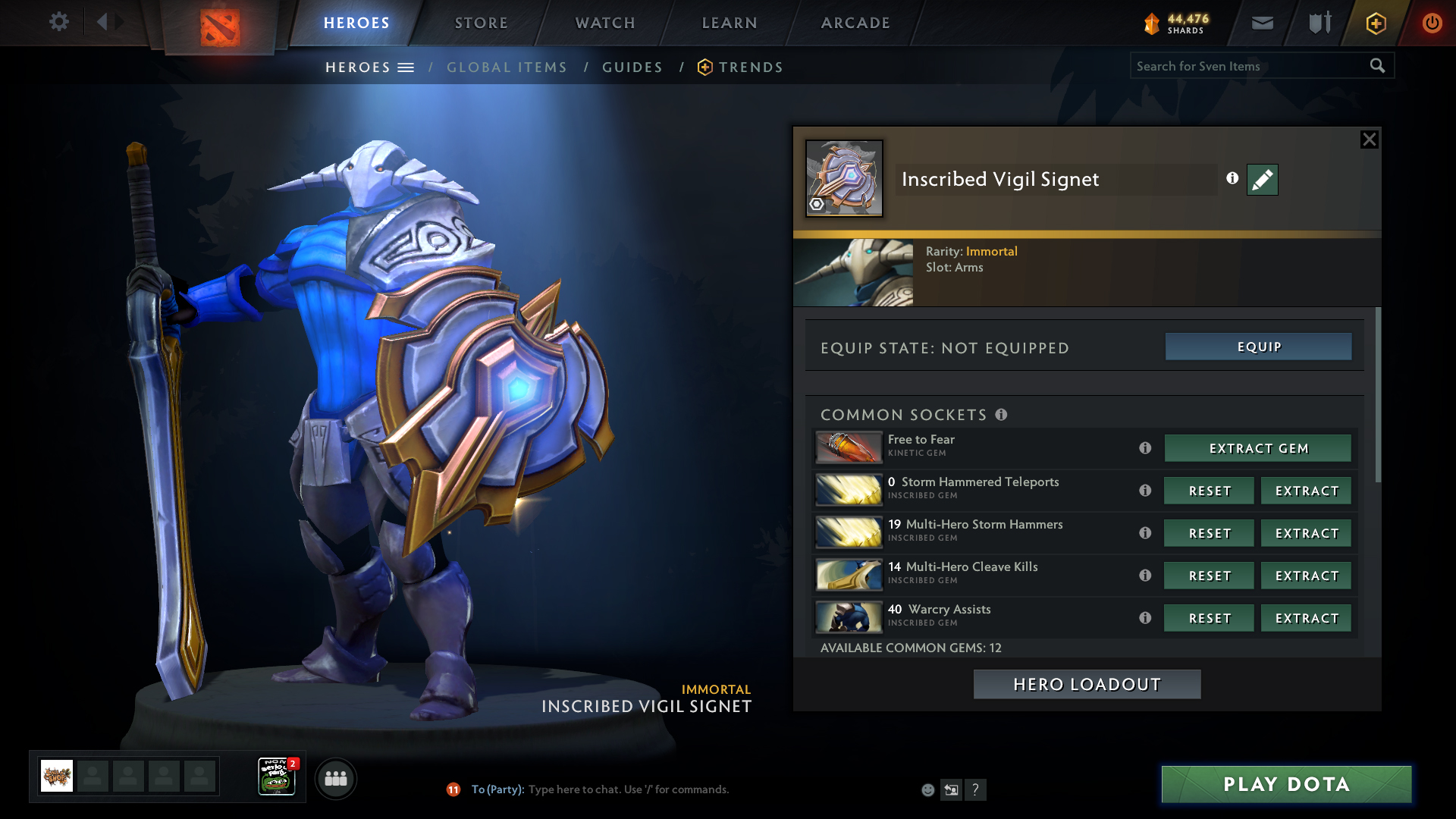Close the Inscribed Vigil Signet panel
Screen dimensions: 1456x819
[1369, 140]
